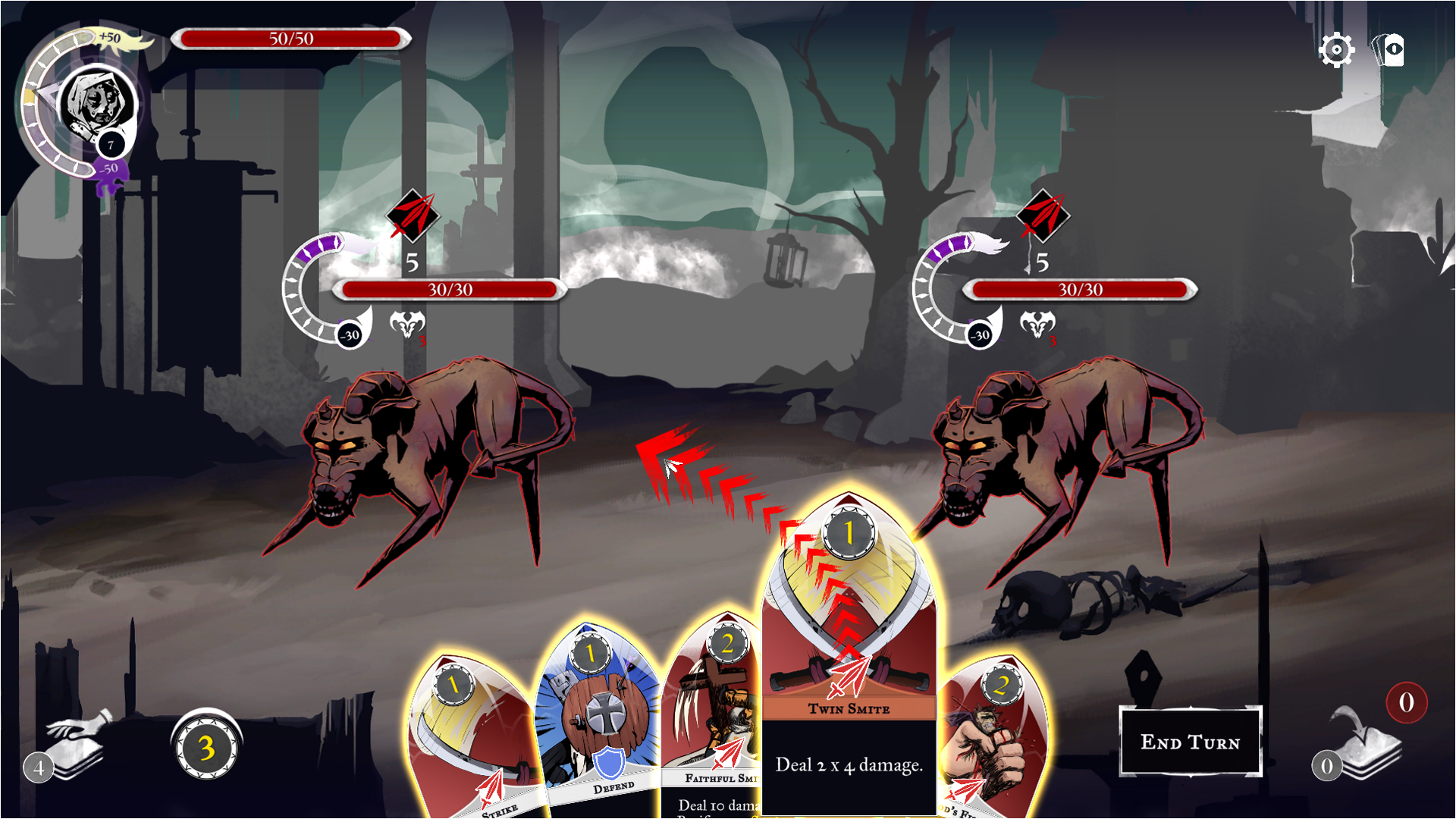Open the draw pile showing 4 cards
The height and width of the screenshot is (819, 1456).
coord(72,747)
